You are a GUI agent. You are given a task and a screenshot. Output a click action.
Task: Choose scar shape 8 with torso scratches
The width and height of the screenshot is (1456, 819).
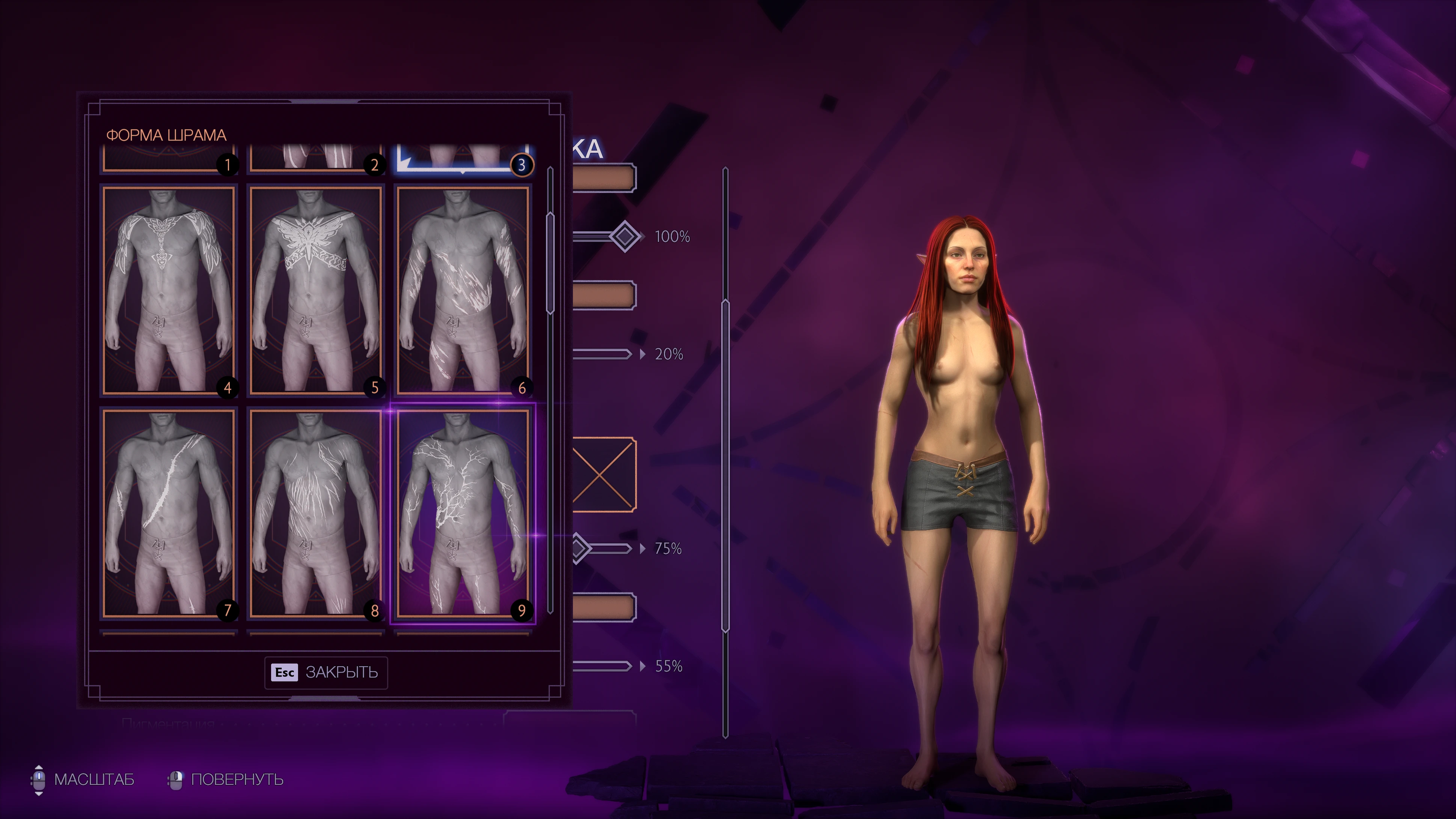(315, 513)
